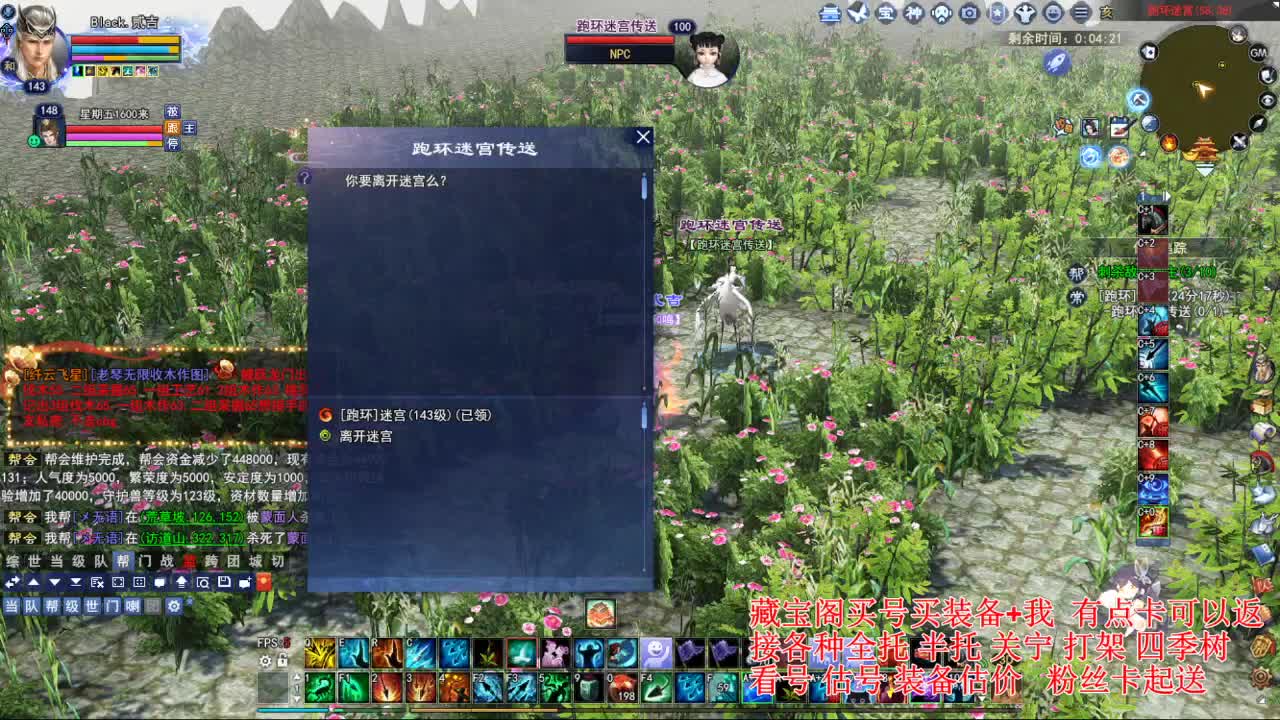The height and width of the screenshot is (720, 1280).
Task: Cast the Q skill on the hotbar
Action: pos(319,654)
